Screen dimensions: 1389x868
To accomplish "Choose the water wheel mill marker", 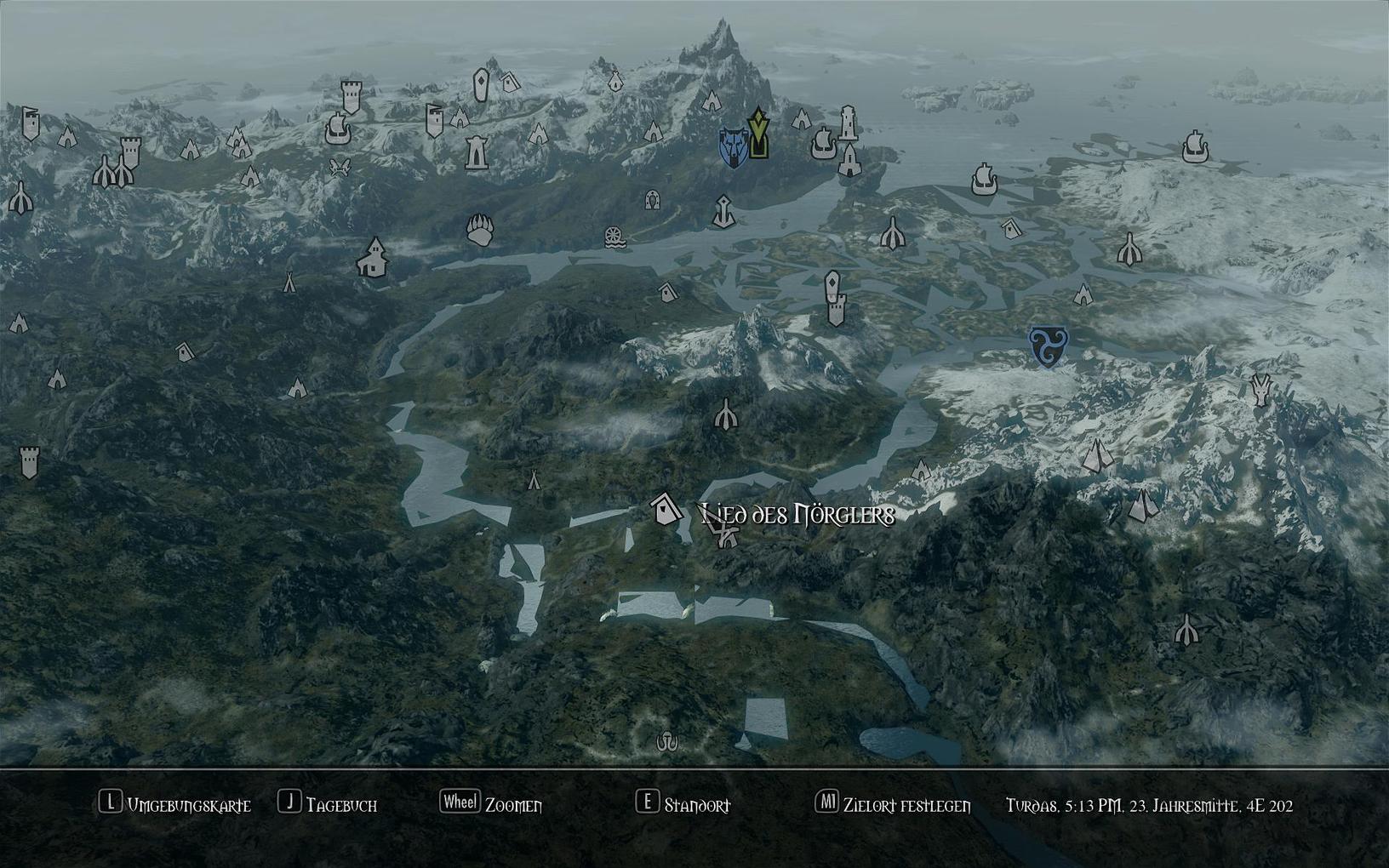I will 615,237.
